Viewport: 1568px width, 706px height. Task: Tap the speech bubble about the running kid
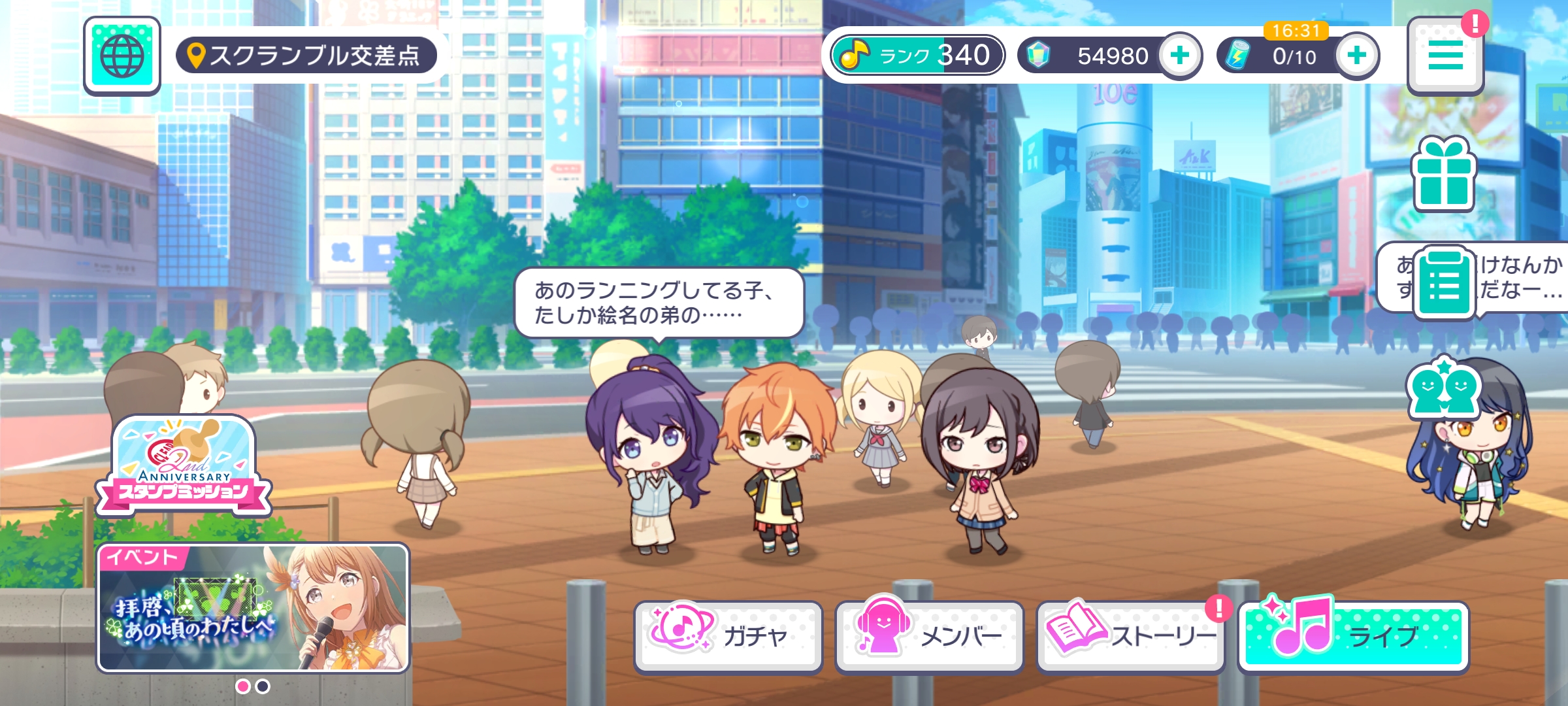658,303
